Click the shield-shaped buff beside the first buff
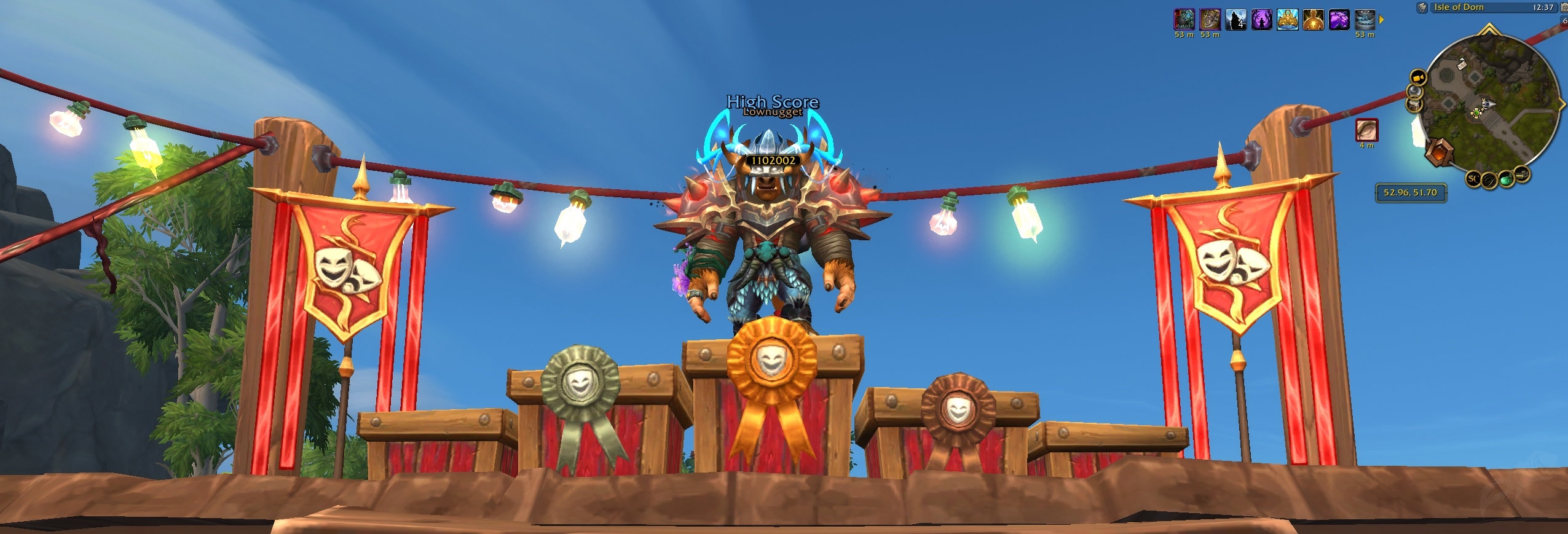The image size is (1568, 534). pos(1210,20)
